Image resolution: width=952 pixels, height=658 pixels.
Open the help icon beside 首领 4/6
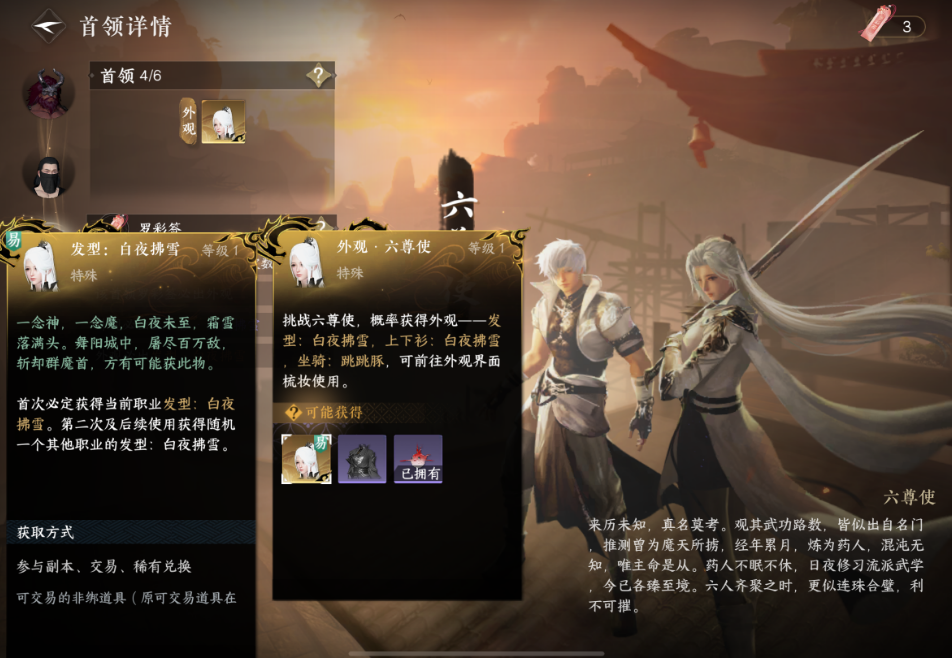(319, 75)
